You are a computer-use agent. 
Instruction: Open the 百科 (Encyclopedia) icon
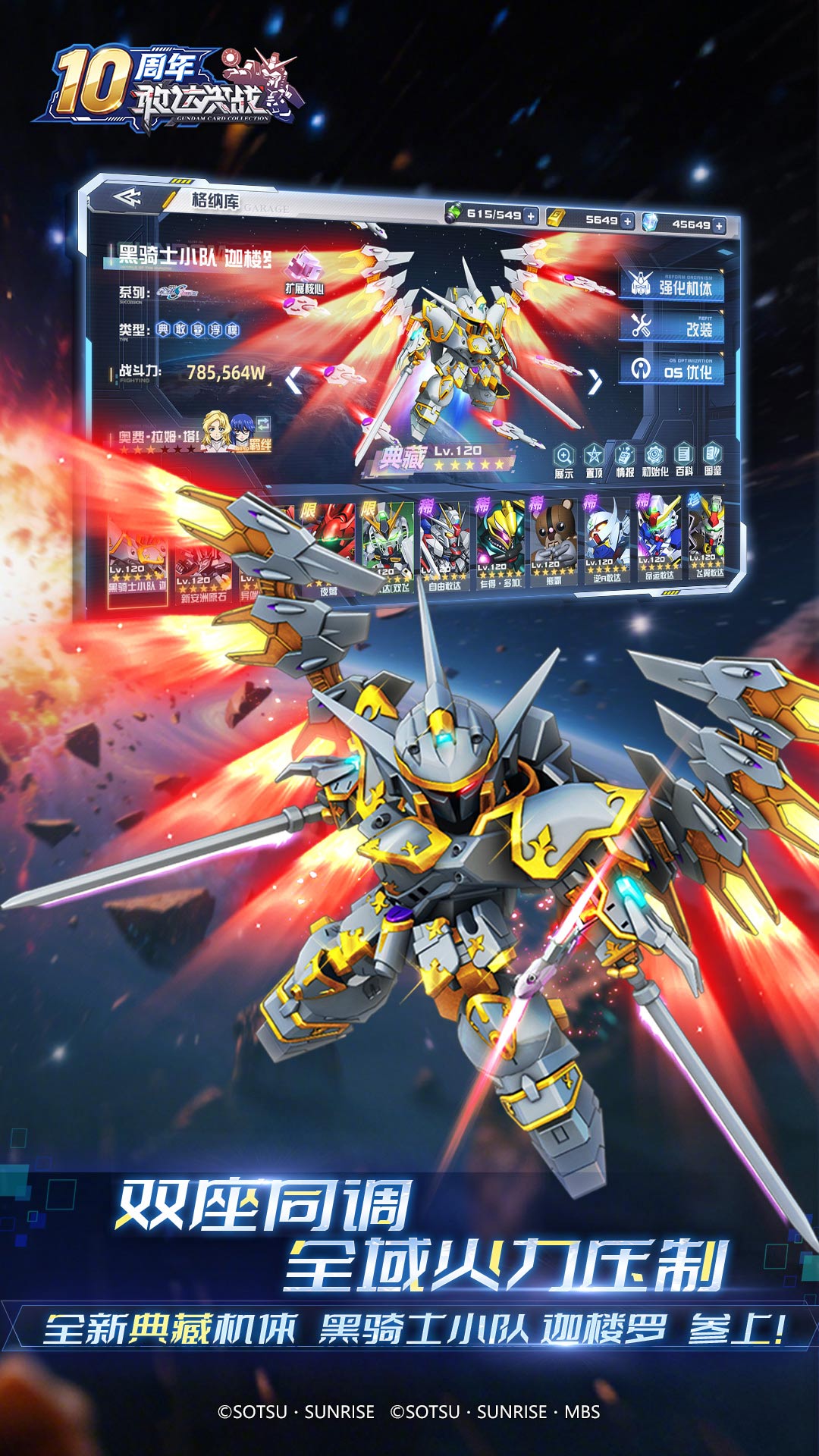point(684,460)
